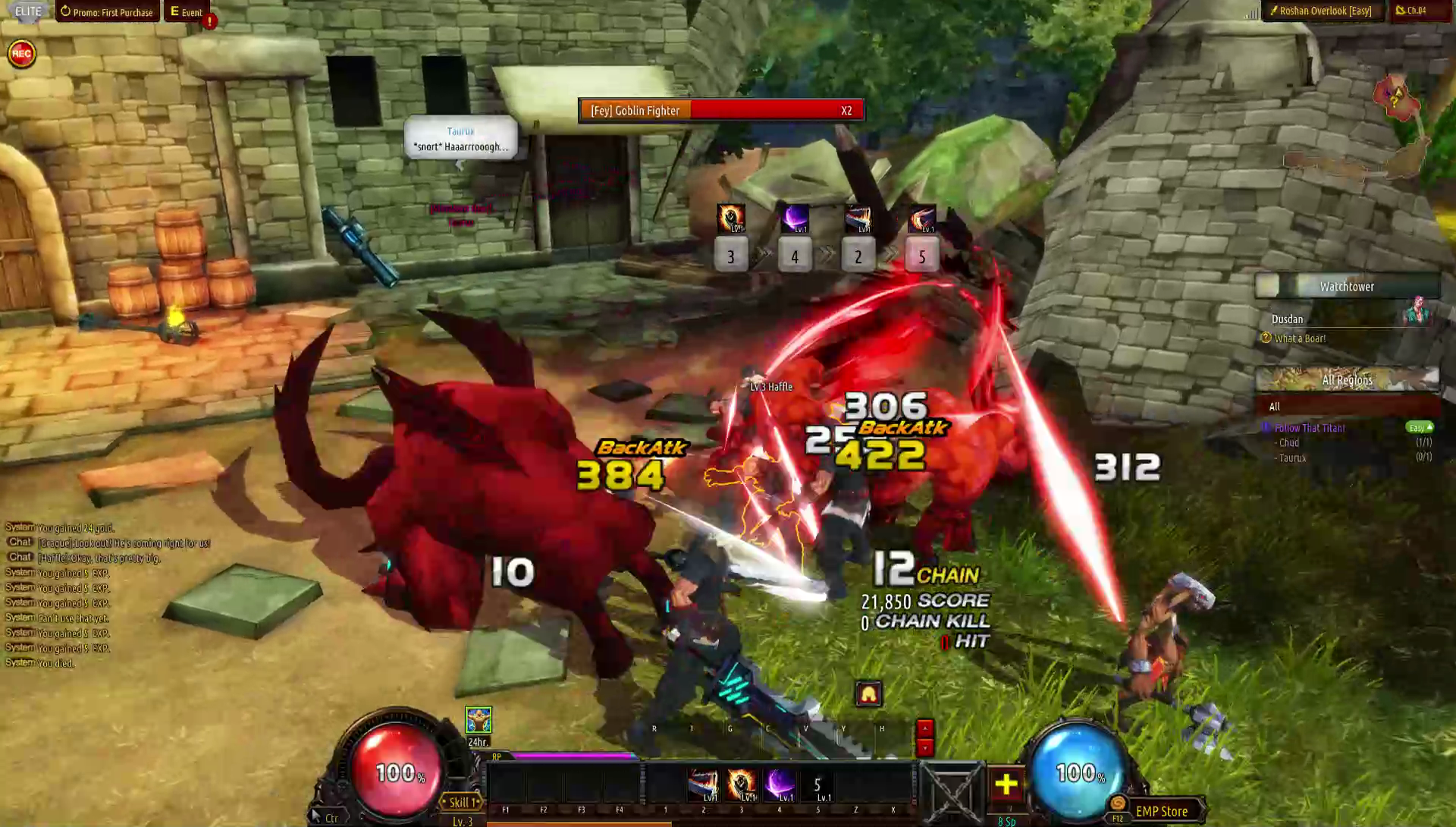
Task: Open the Promo: First Purchase offer
Action: (x=107, y=12)
